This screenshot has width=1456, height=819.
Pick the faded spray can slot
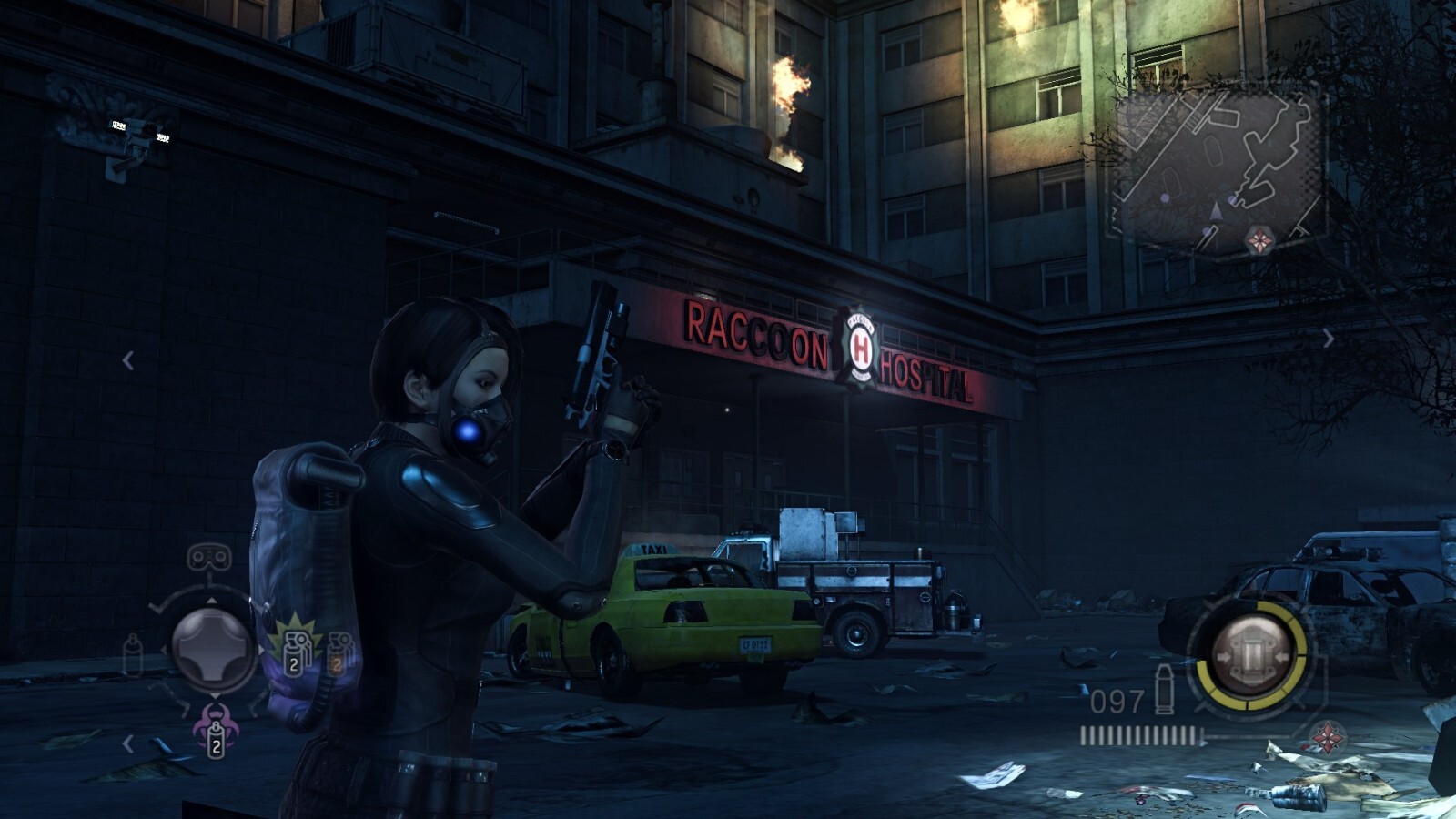tap(133, 654)
